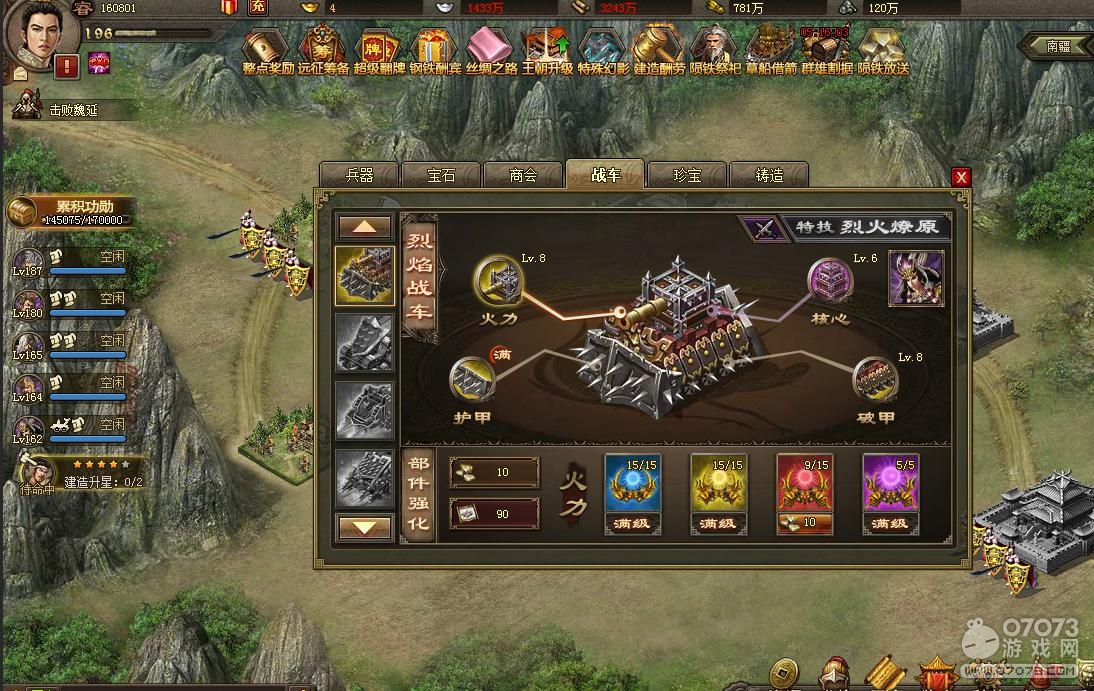This screenshot has height=691, width=1094.
Task: Switch to the 兵器 tab
Action: click(x=359, y=175)
